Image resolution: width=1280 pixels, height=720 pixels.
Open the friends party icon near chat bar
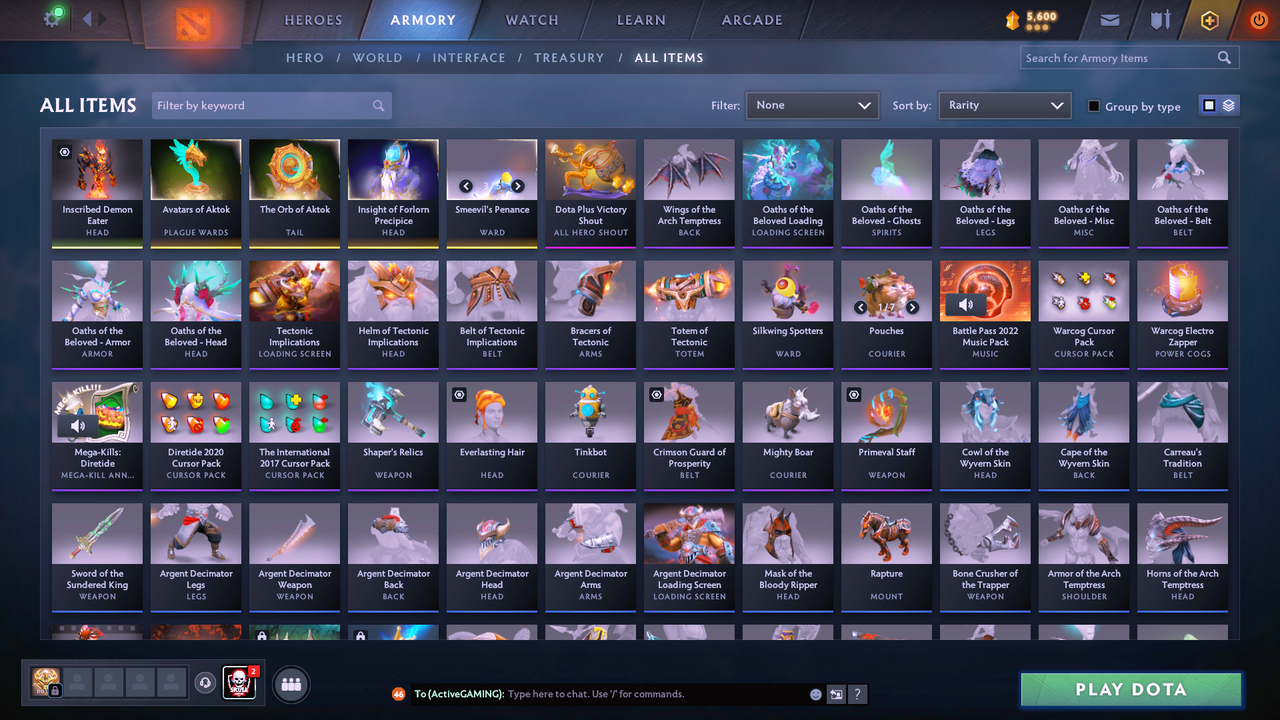pos(289,684)
